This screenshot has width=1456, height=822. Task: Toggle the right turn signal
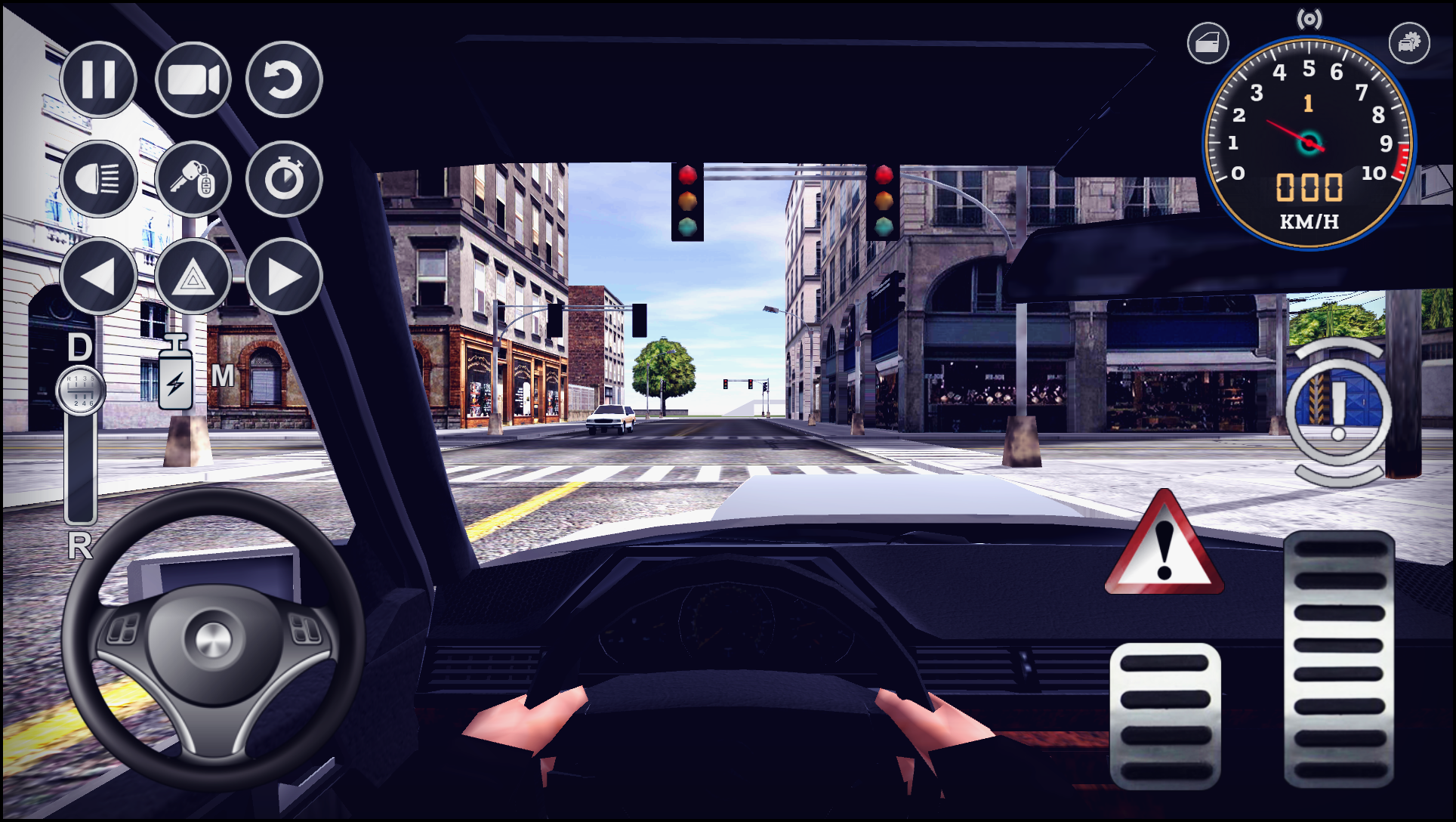(x=284, y=277)
